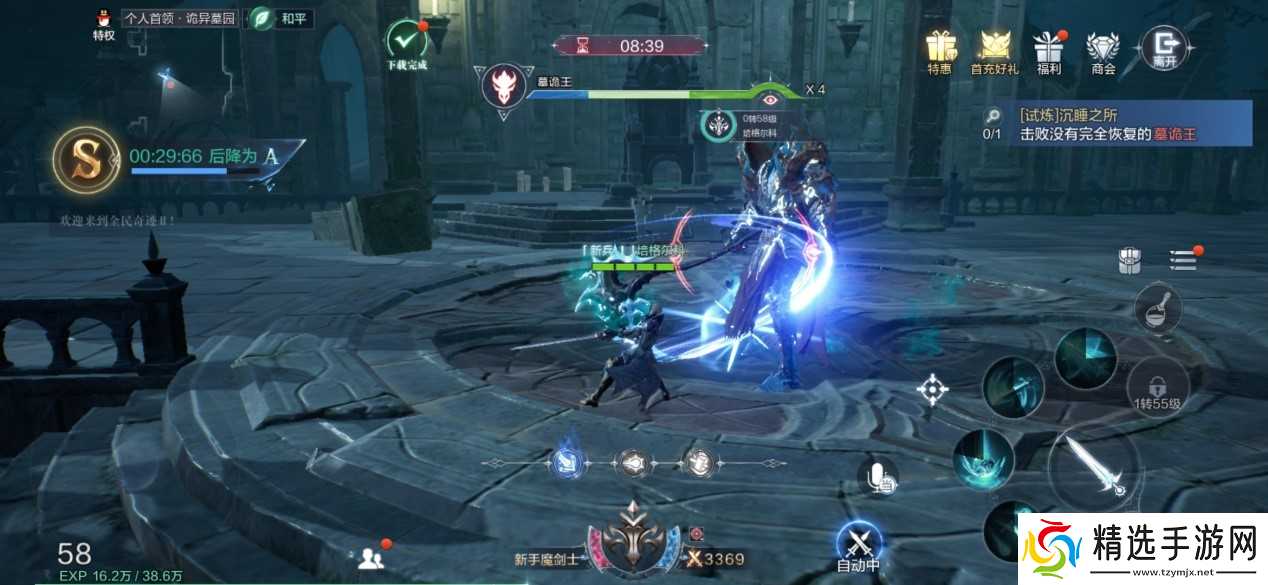Screen dimensions: 1268x585
Task: Select the 墓诡王 boss portrait
Action: point(504,86)
